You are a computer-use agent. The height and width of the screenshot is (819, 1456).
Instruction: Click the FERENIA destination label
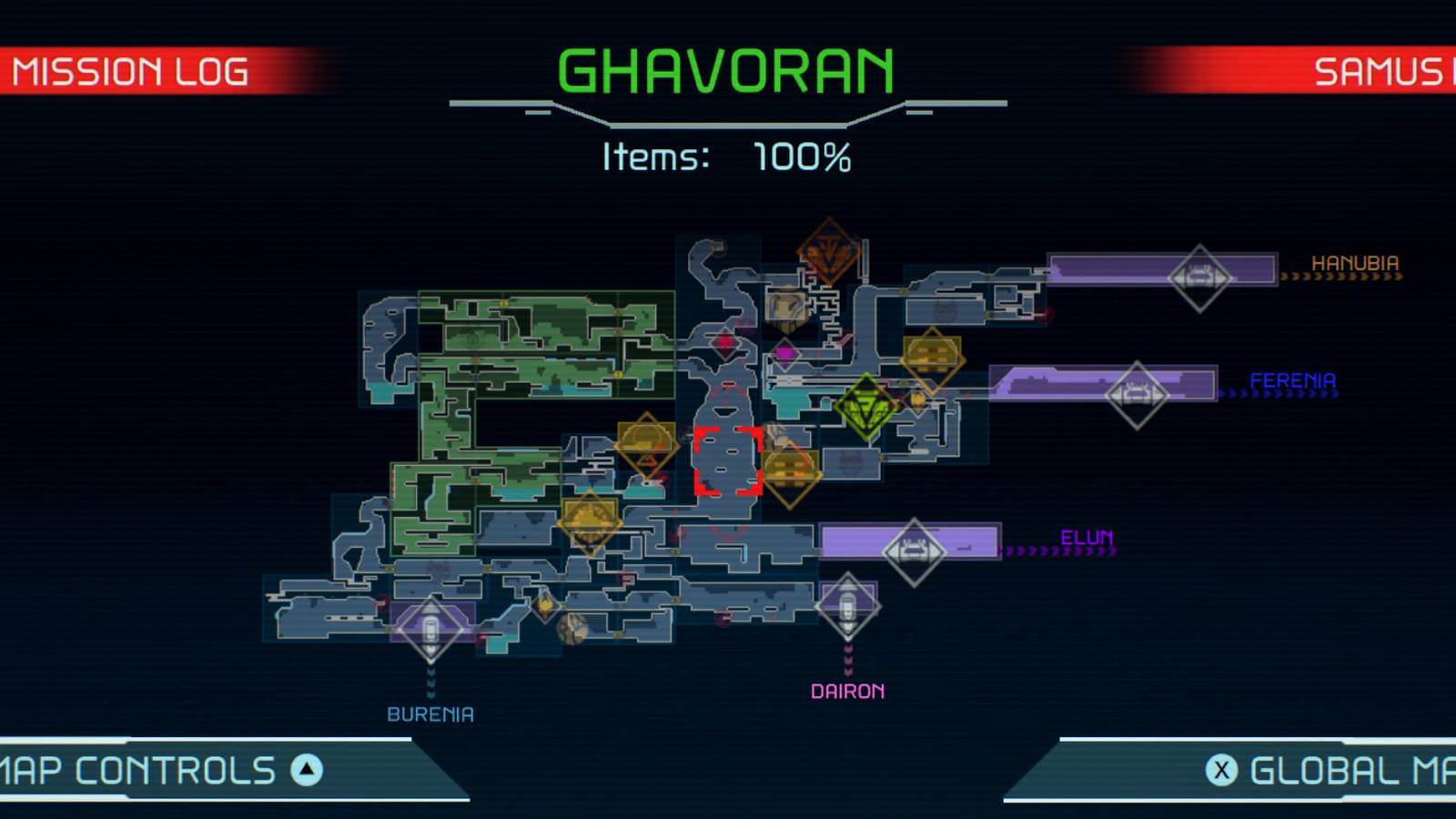click(x=1293, y=380)
